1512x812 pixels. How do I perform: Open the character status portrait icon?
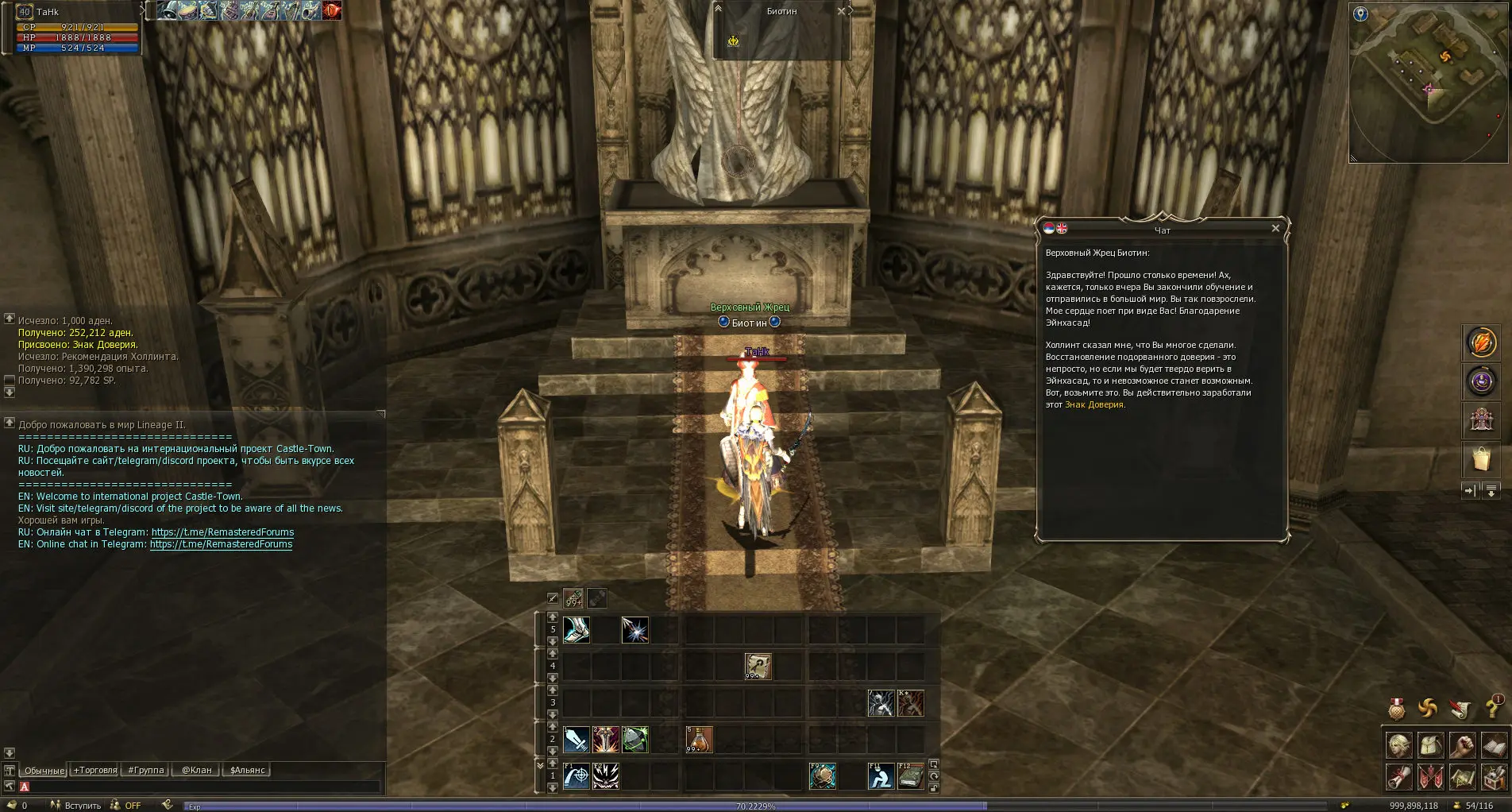(1399, 745)
